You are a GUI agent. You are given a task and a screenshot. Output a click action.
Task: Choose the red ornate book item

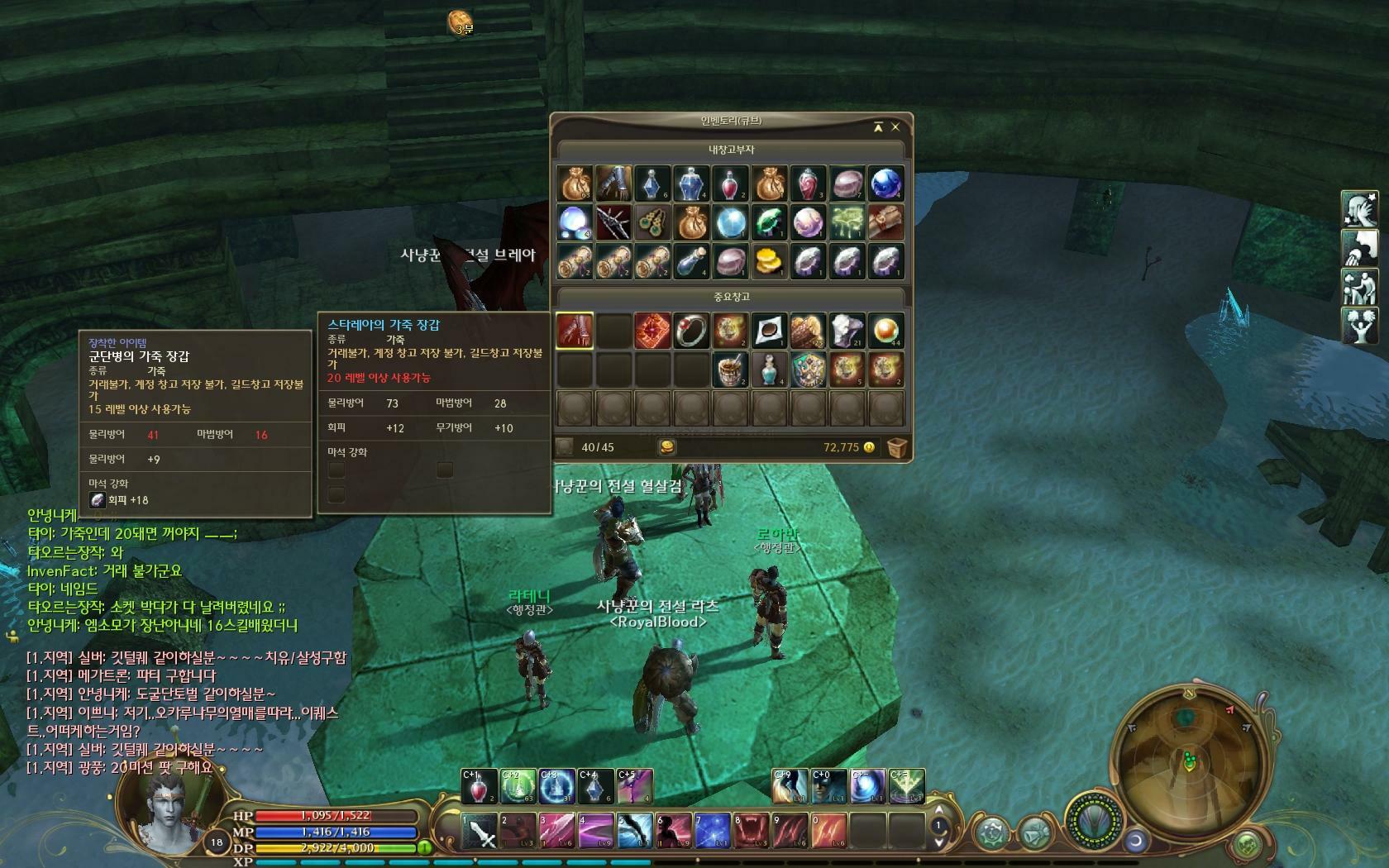(x=652, y=331)
